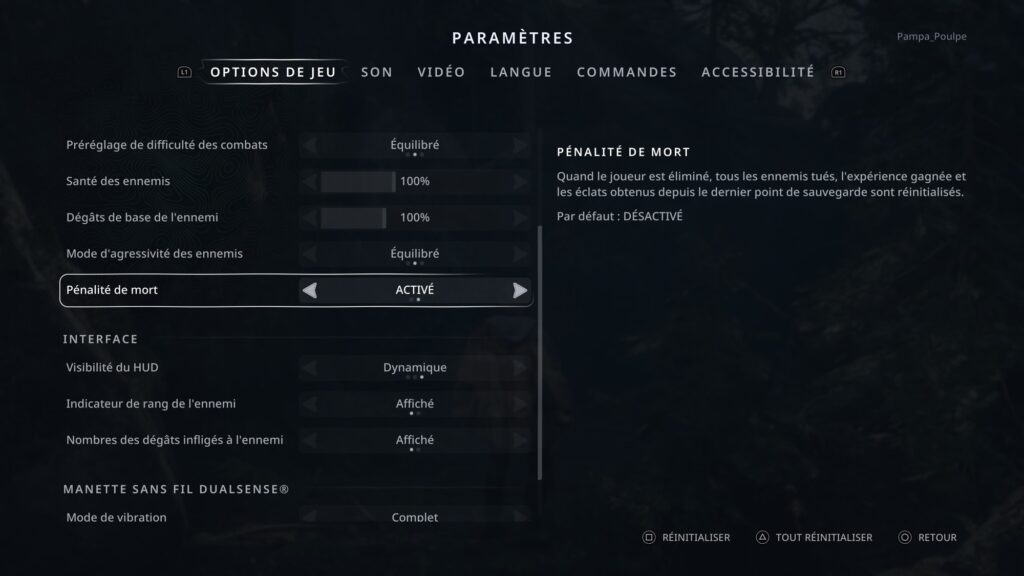The height and width of the screenshot is (576, 1024).
Task: Open the VIDÉO settings tab
Action: pos(441,72)
